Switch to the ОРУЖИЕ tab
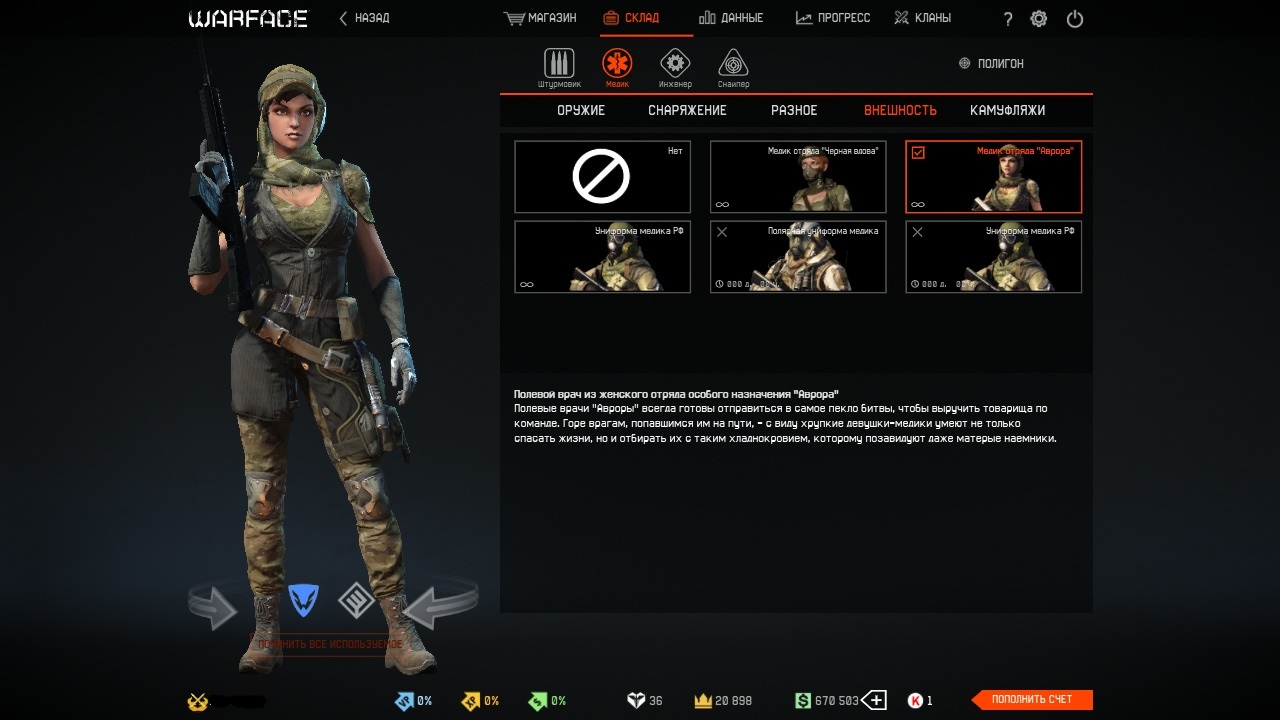Viewport: 1280px width, 720px height. click(581, 110)
